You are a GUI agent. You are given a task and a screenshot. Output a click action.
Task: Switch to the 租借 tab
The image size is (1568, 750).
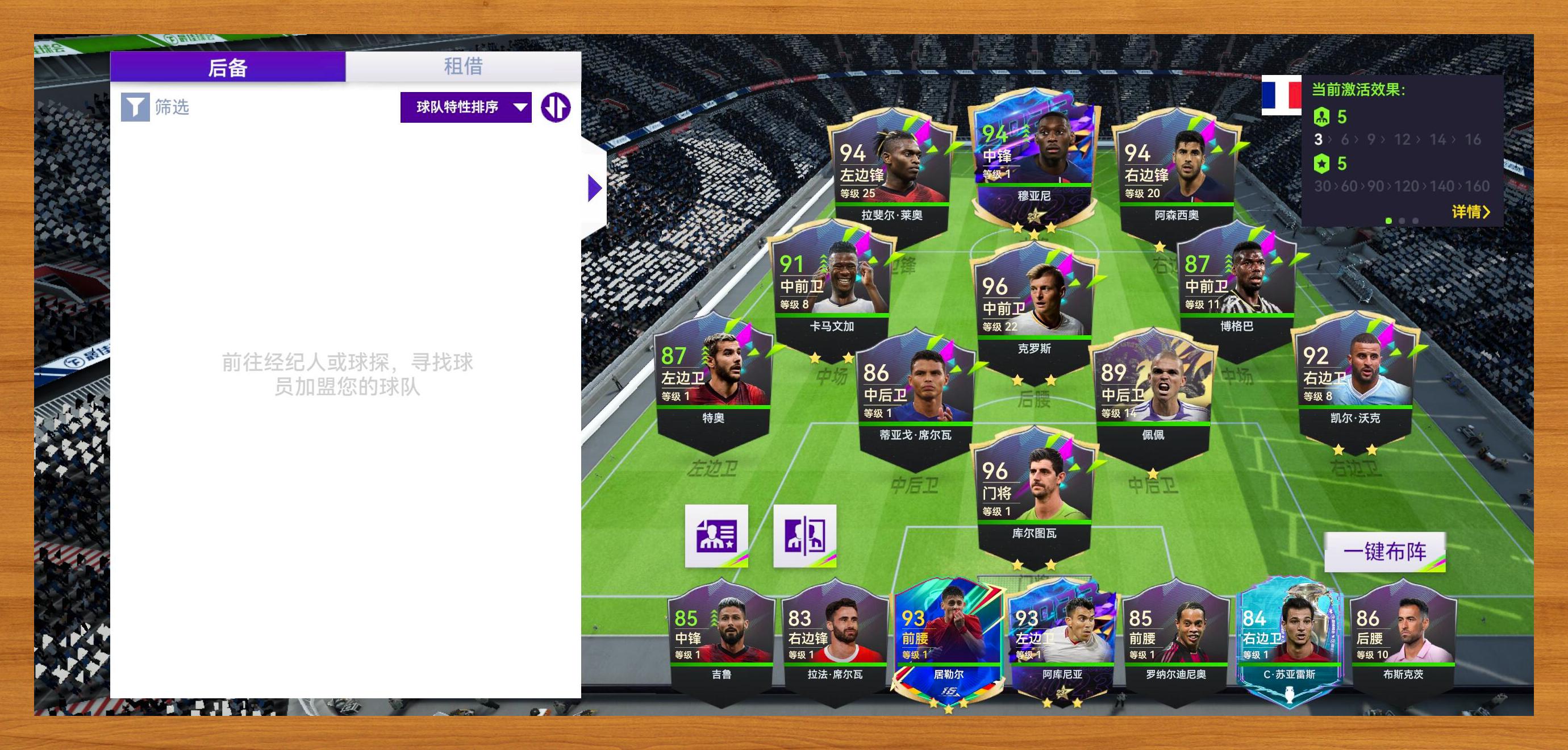pos(462,66)
